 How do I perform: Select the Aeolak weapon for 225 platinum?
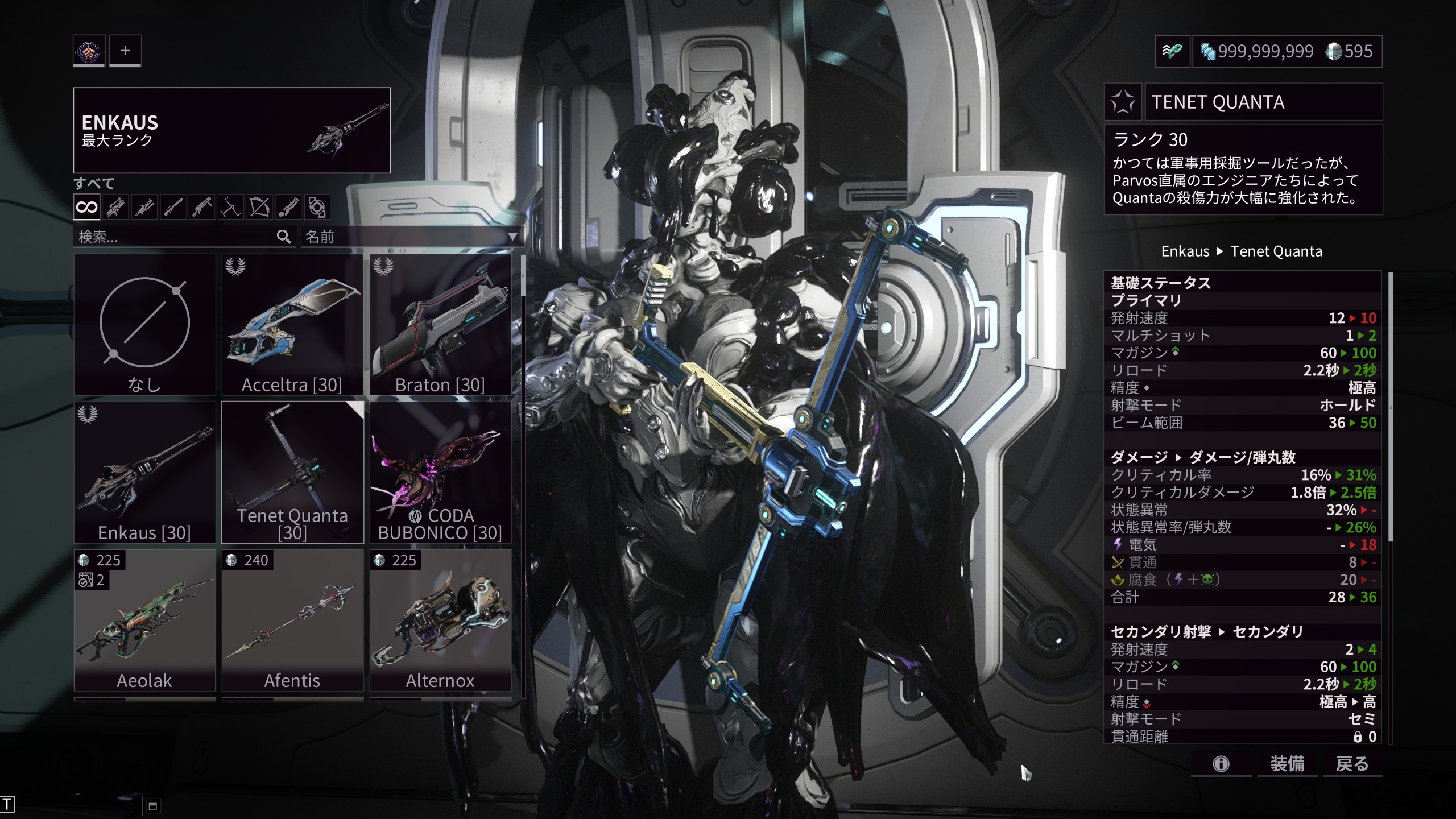[x=144, y=621]
